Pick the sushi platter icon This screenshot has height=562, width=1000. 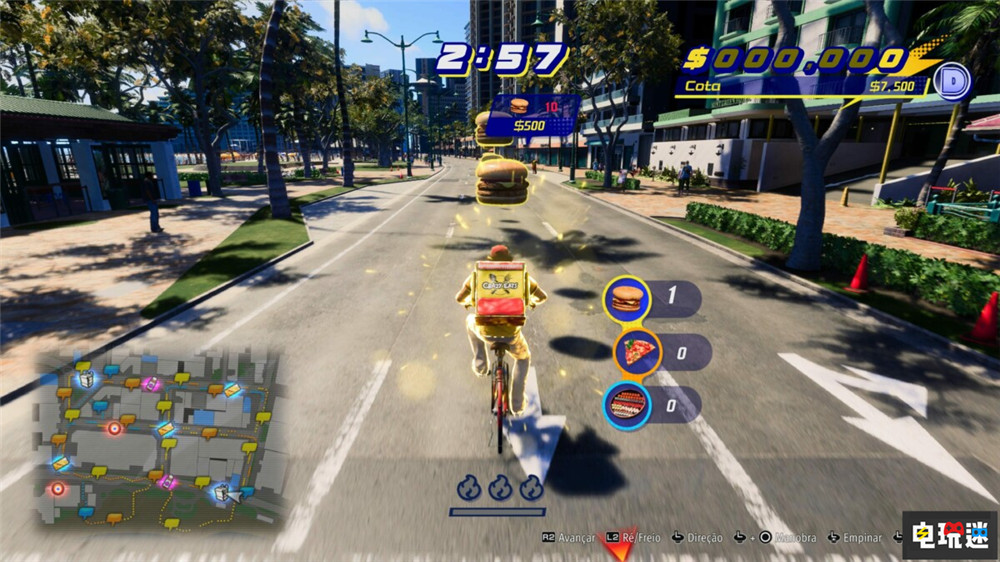627,405
